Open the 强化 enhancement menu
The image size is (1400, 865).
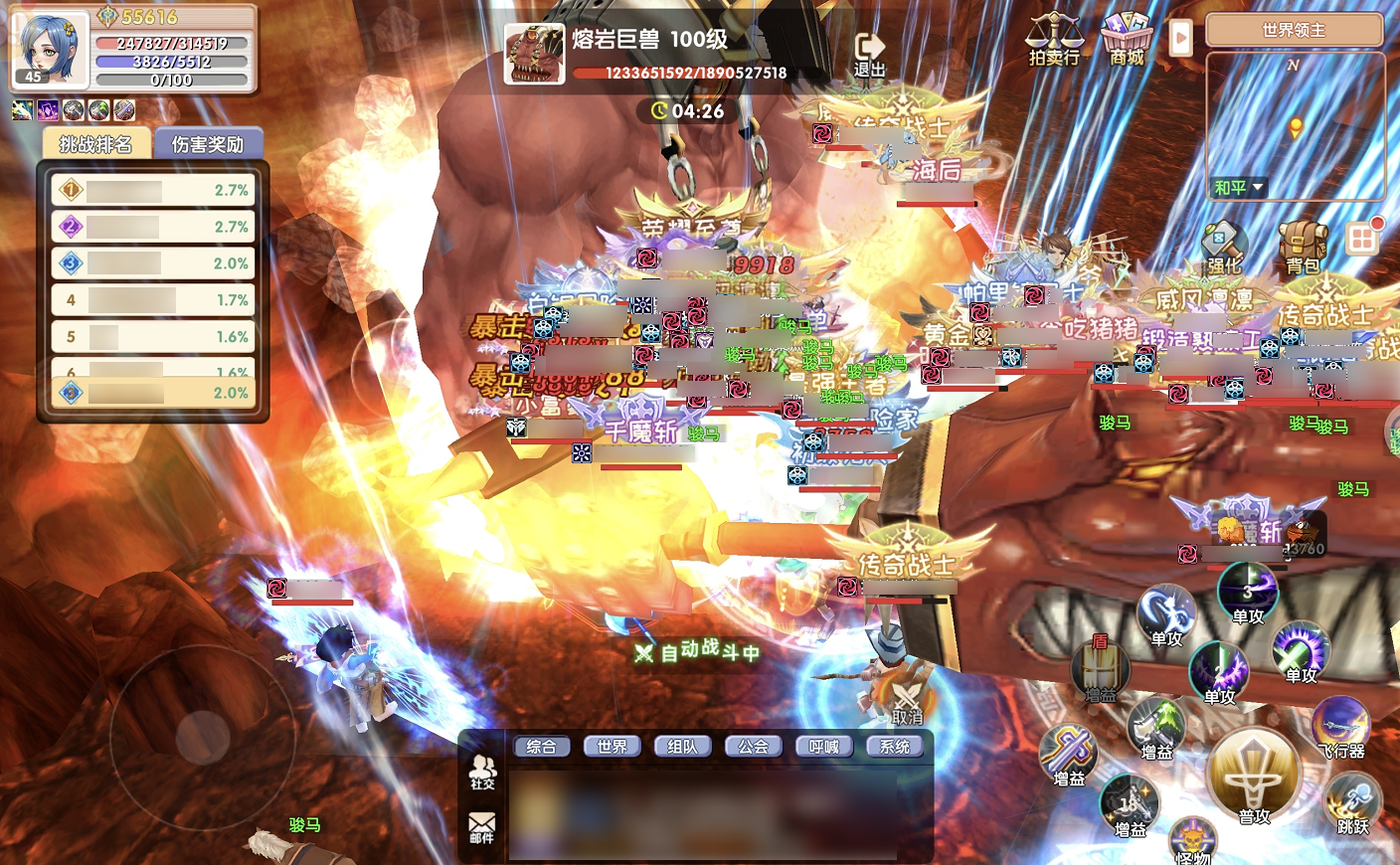pos(1224,249)
